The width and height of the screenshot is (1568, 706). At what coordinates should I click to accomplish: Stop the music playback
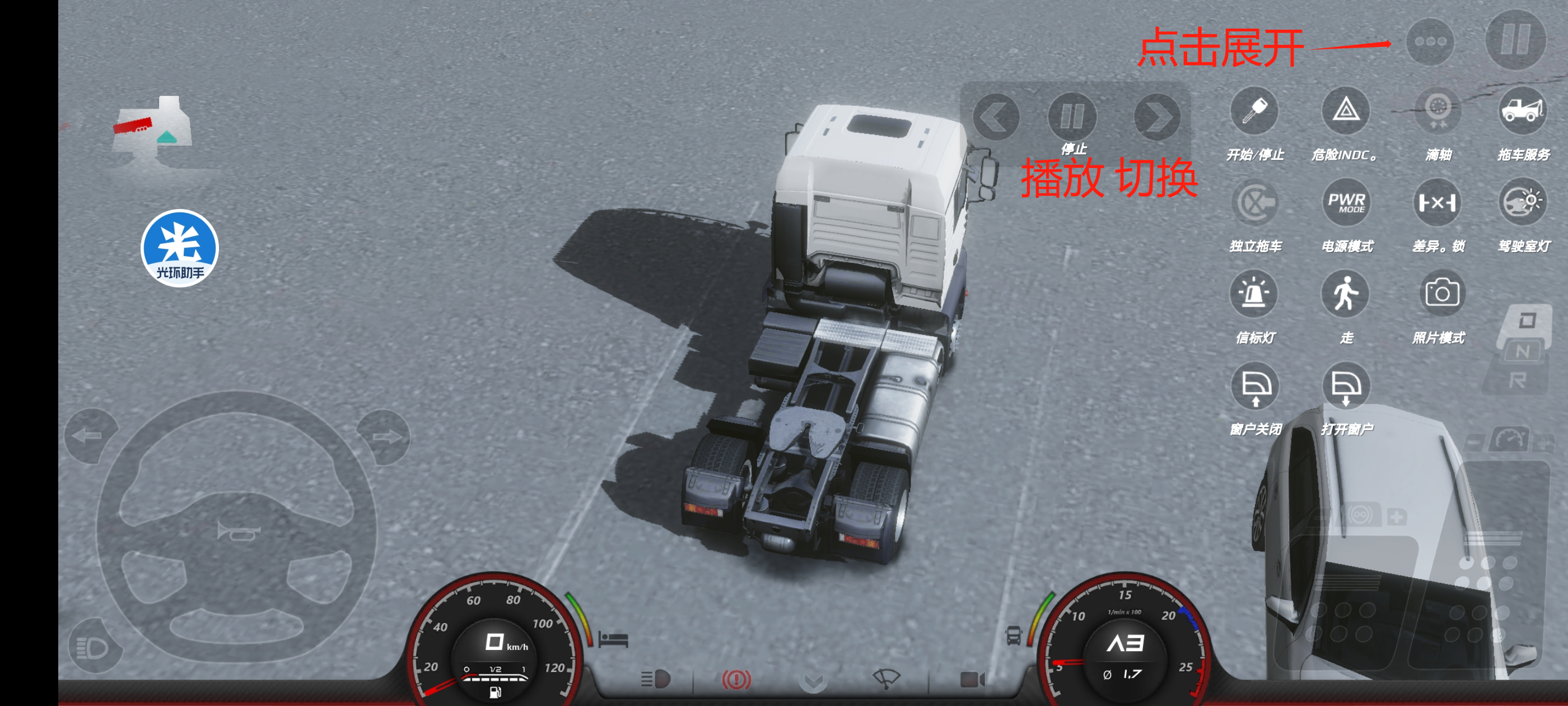coord(1072,116)
